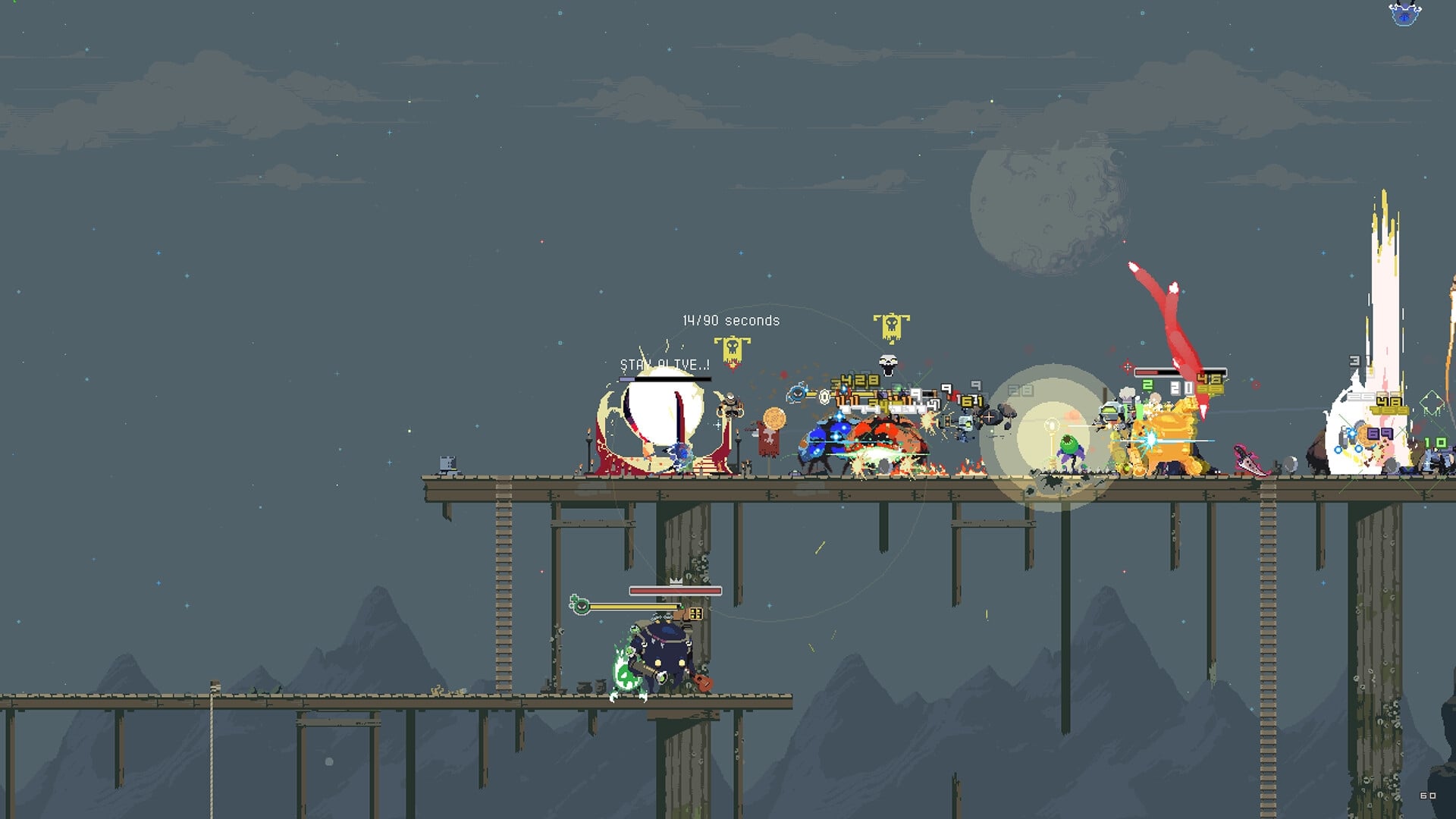This screenshot has height=819, width=1456.
Task: Click the wooden slot panel beside the yellow bar
Action: coord(696,613)
